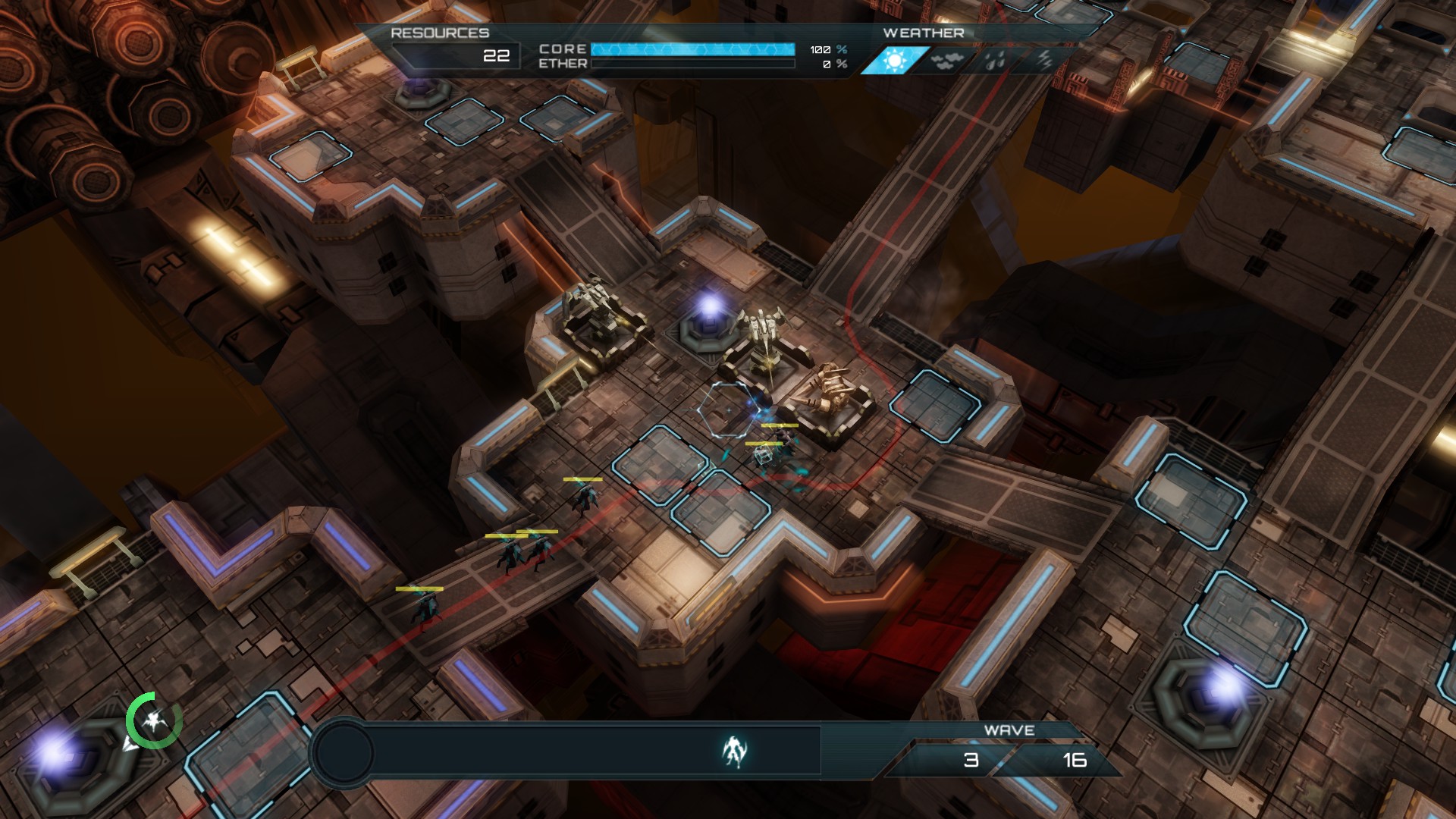Viewport: 1456px width, 819px height.
Task: Activate the lightning storm weather icon
Action: pyautogui.click(x=1045, y=61)
